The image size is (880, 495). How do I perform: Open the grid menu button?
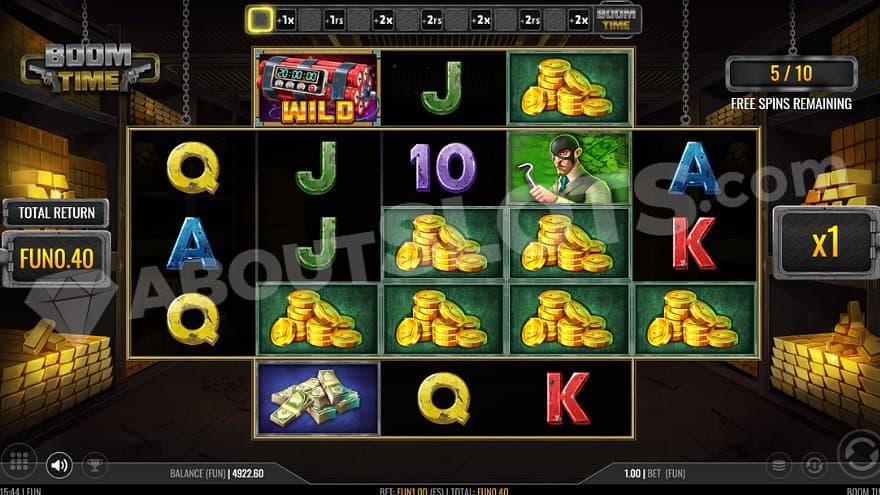(22, 464)
